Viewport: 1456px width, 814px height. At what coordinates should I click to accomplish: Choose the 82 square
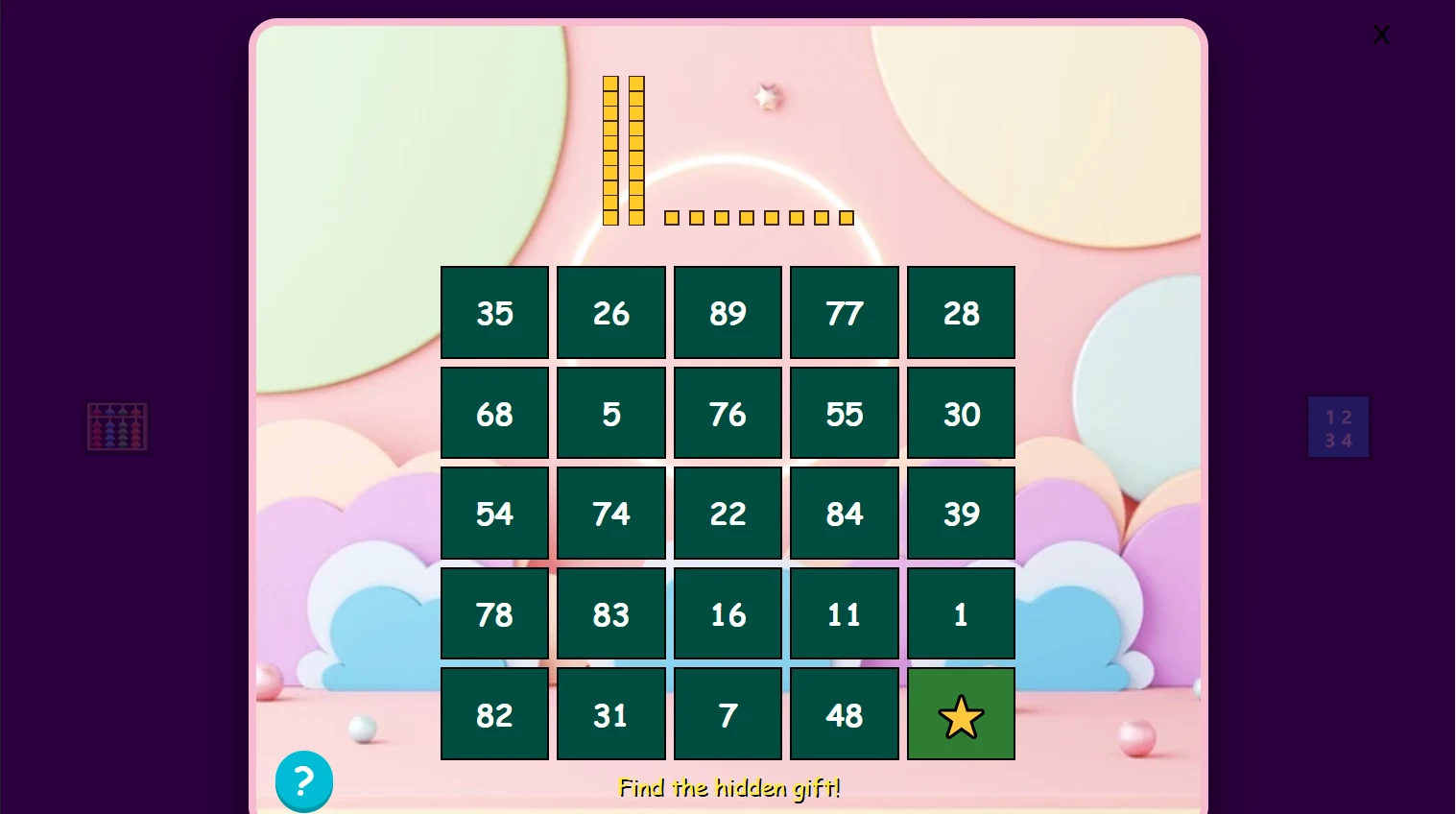coord(494,714)
